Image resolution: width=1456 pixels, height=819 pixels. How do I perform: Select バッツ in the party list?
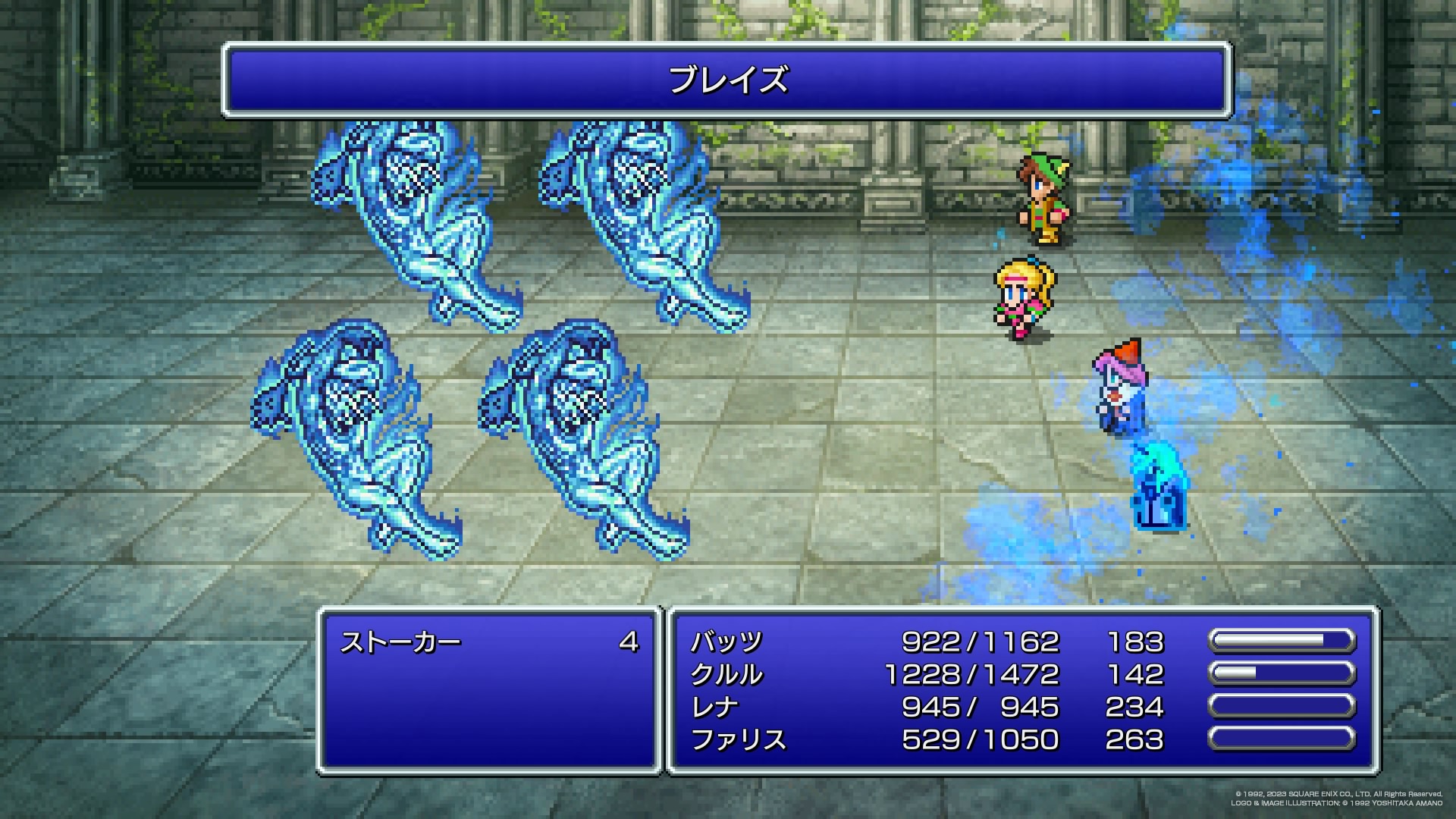726,642
